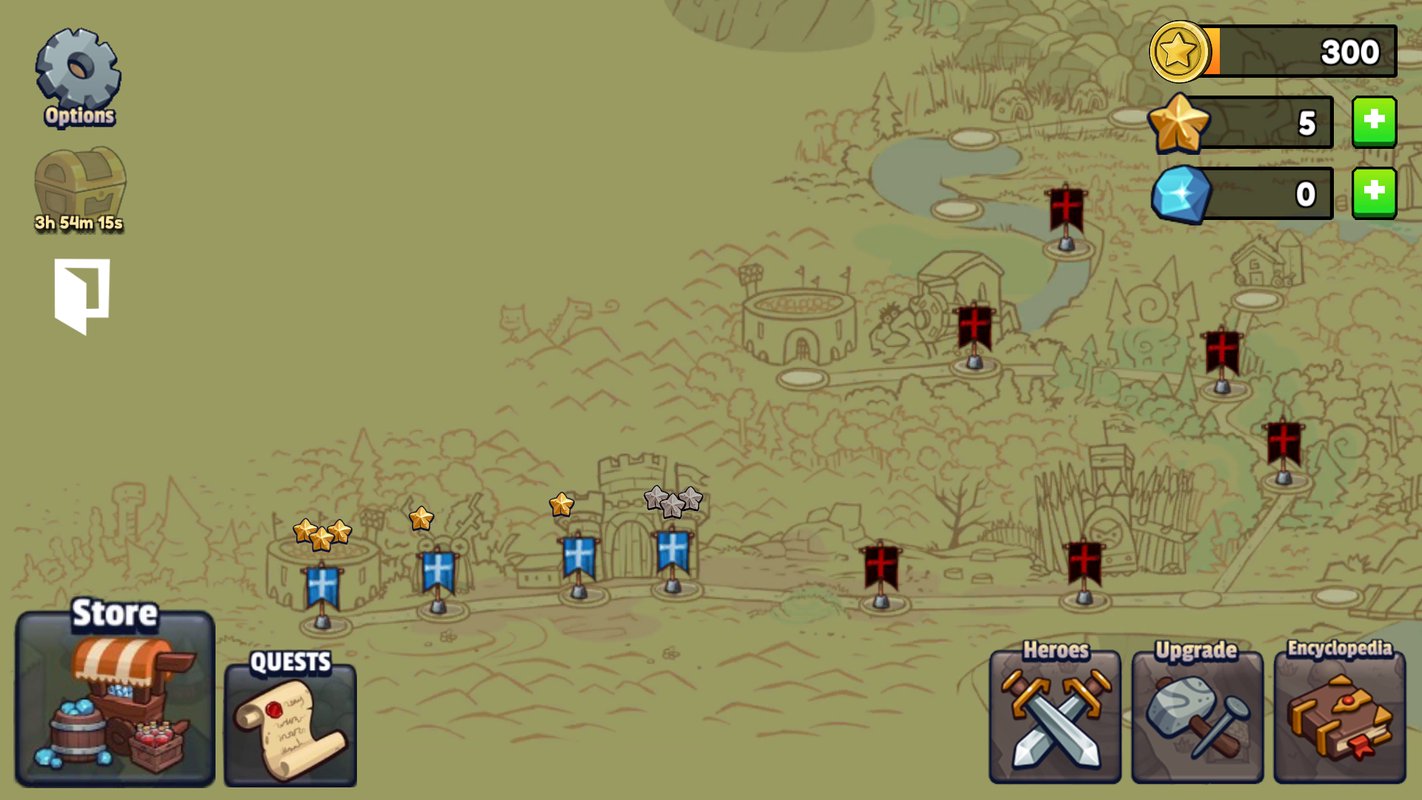1422x800 pixels.
Task: Add more blue gems with green plus button
Action: (1374, 193)
